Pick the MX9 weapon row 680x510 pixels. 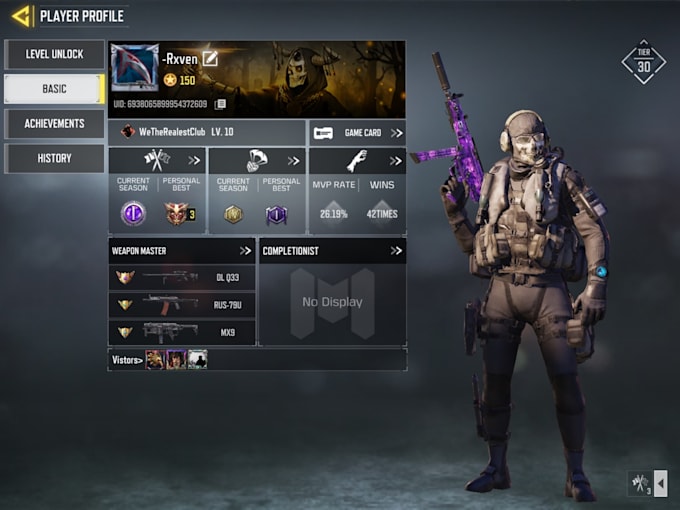(182, 331)
